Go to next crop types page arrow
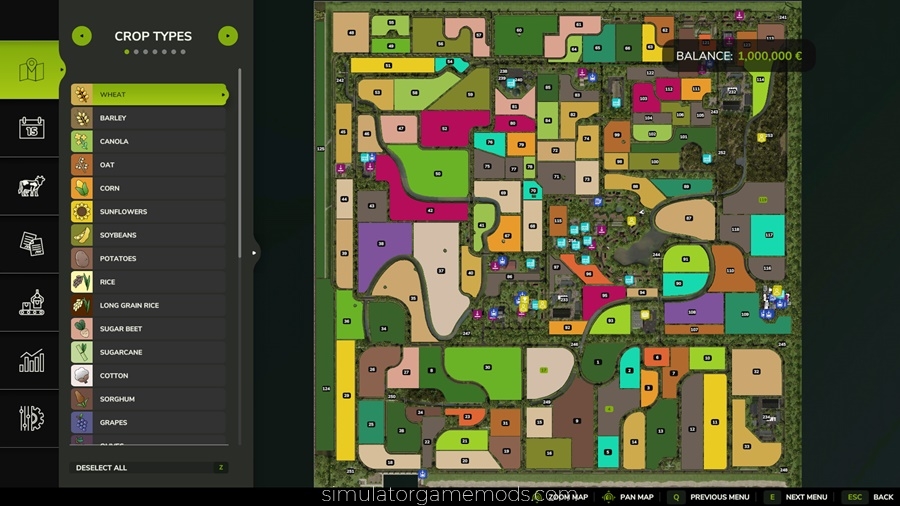This screenshot has height=506, width=900. click(228, 36)
